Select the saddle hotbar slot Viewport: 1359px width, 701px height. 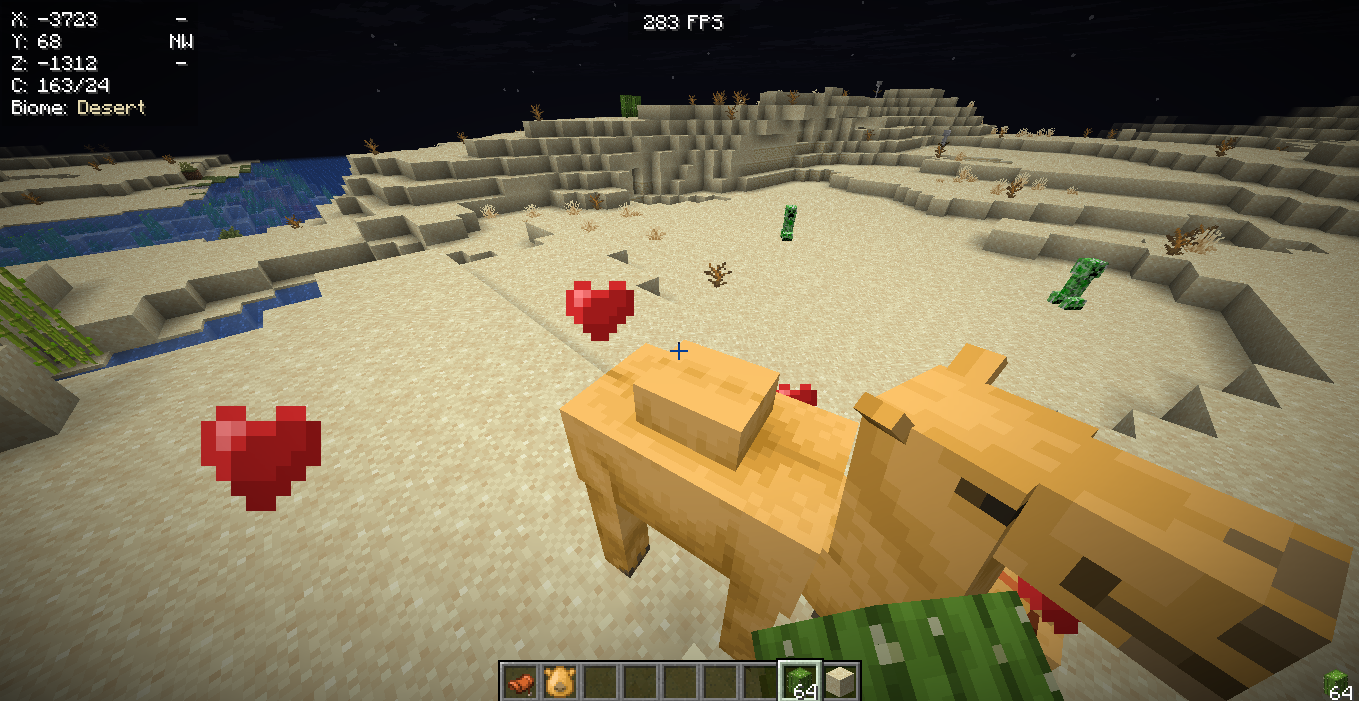pyautogui.click(x=520, y=682)
